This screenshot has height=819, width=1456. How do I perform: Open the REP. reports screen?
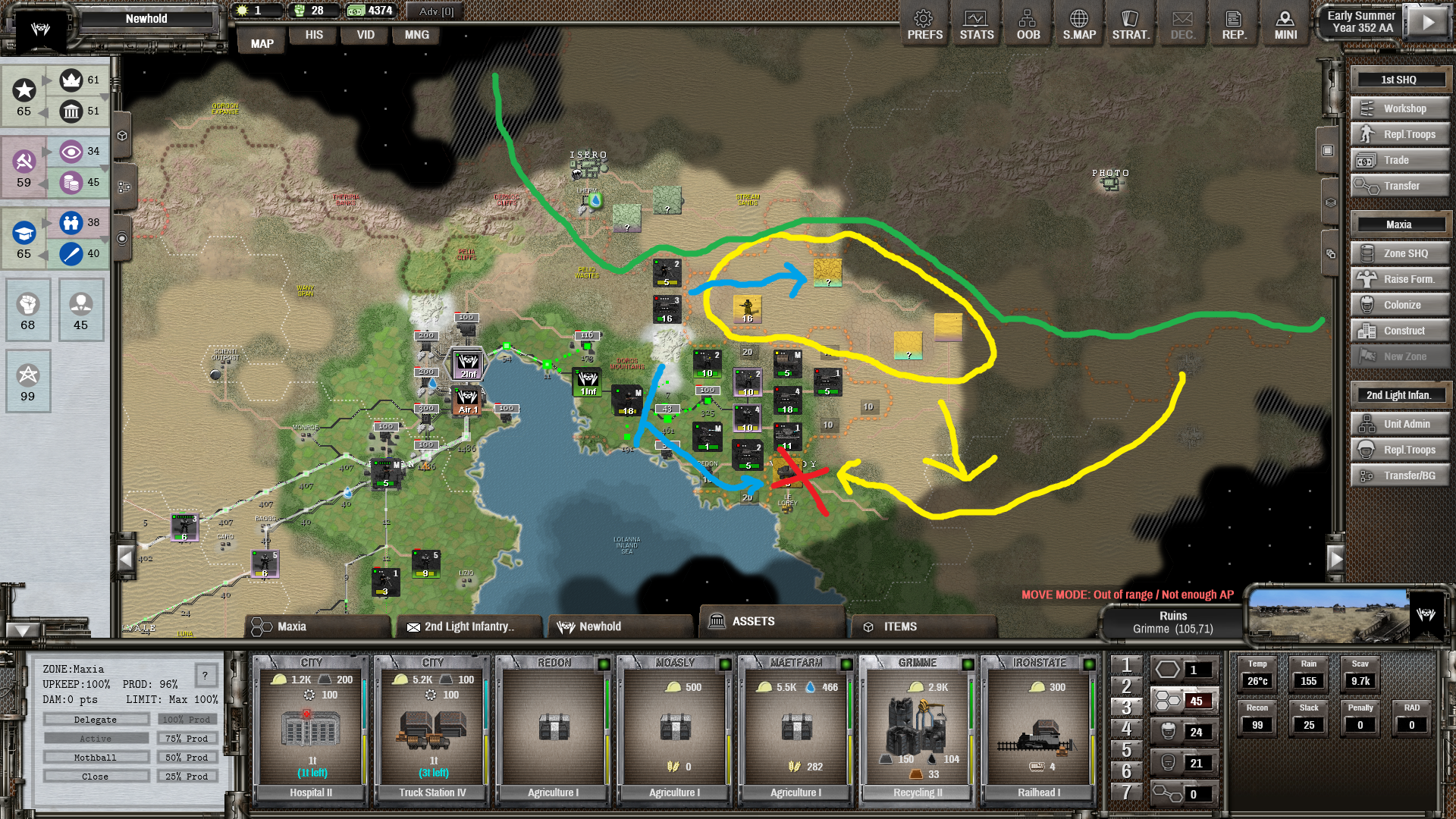1234,25
